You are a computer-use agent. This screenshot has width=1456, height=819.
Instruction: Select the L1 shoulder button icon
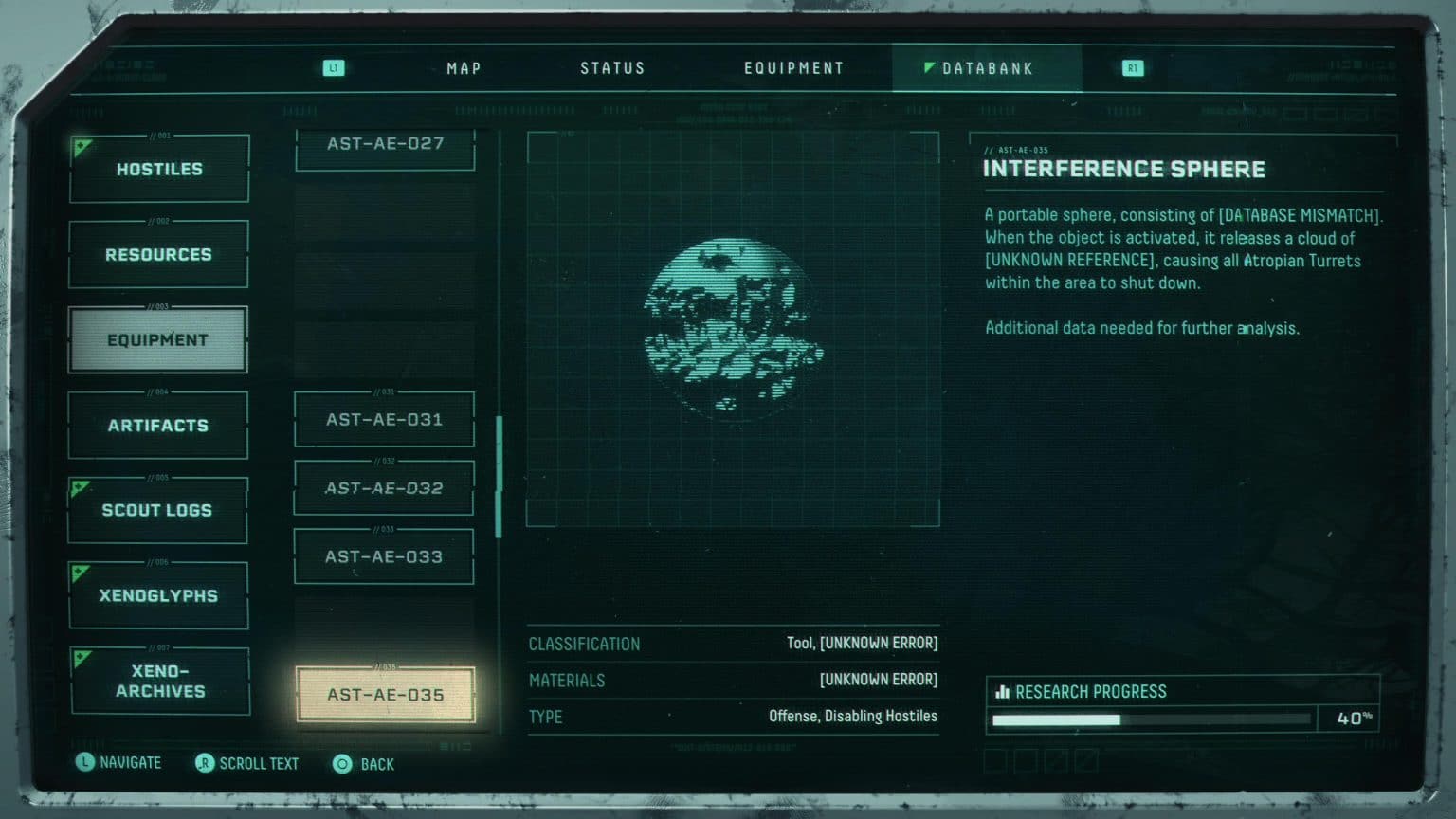pos(334,67)
